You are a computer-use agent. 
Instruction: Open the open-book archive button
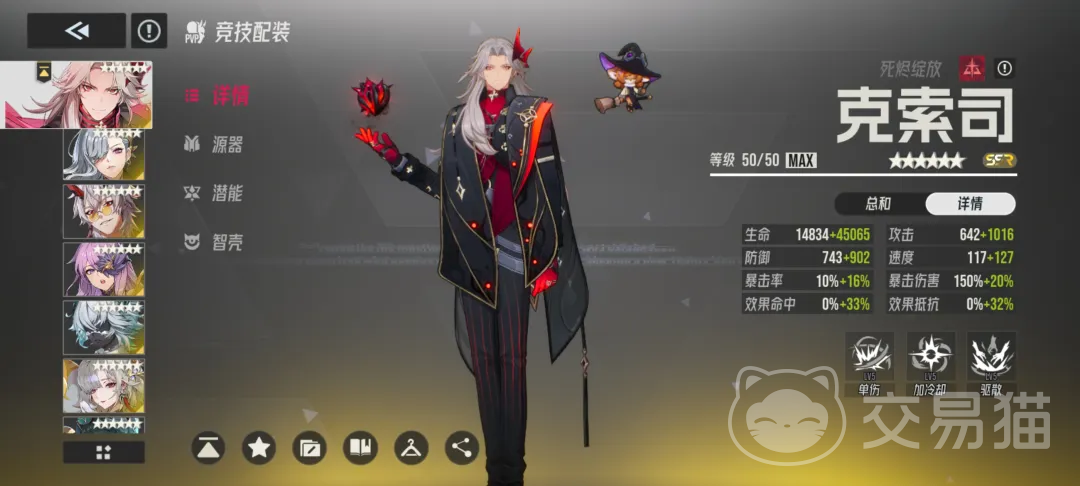point(360,448)
